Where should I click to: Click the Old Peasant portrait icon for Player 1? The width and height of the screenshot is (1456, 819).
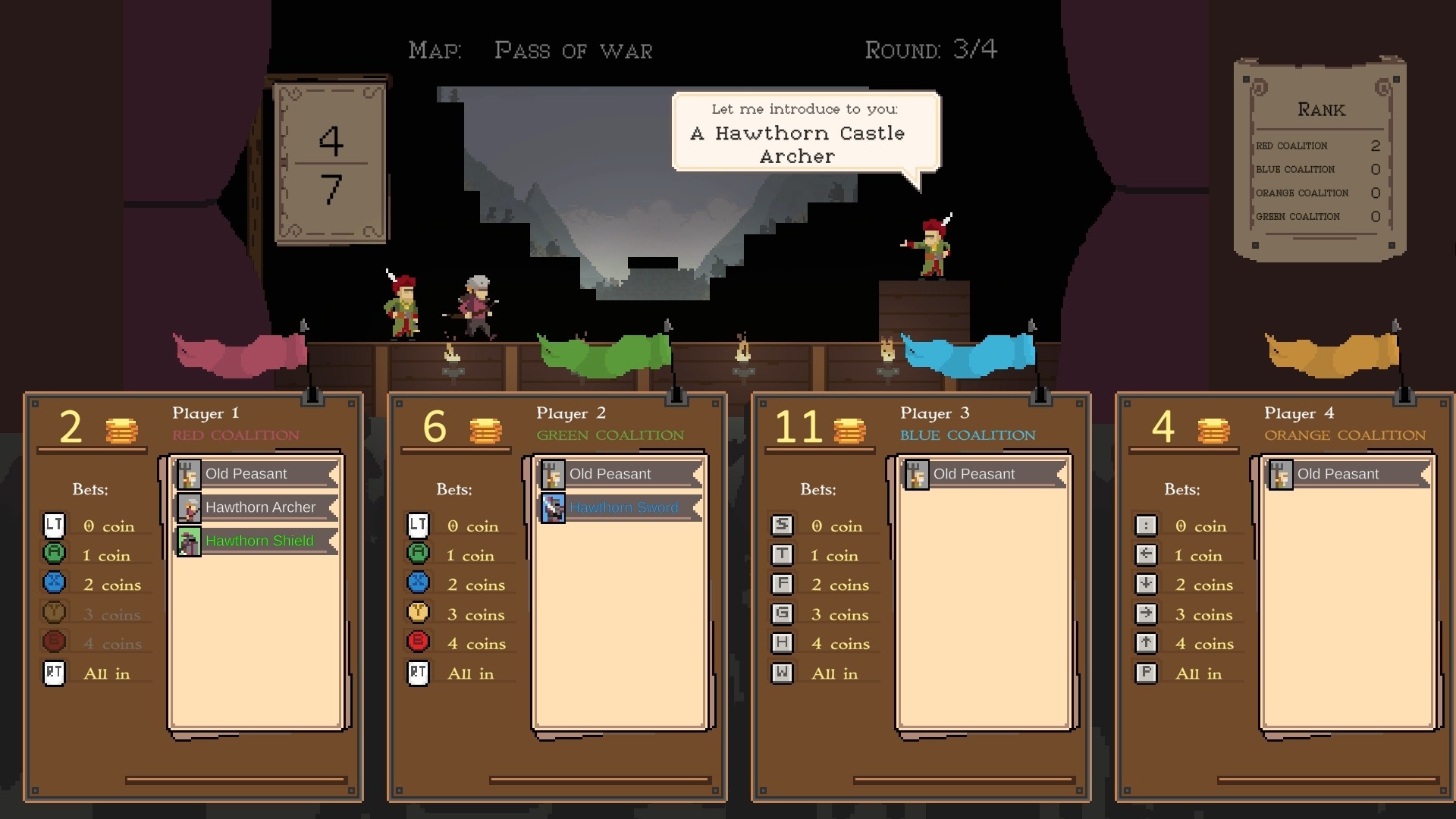coord(187,473)
